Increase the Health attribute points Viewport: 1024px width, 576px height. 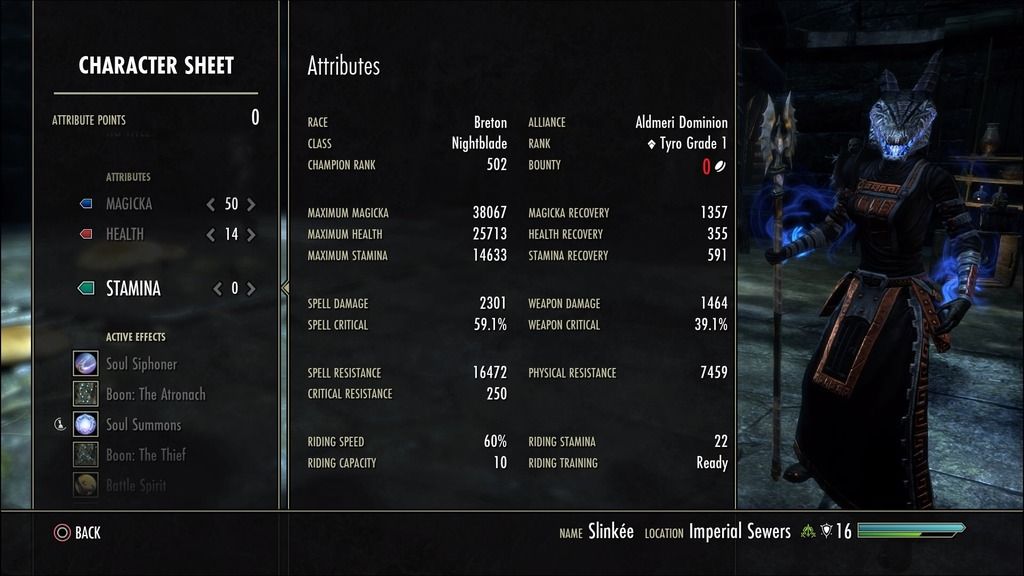click(251, 235)
